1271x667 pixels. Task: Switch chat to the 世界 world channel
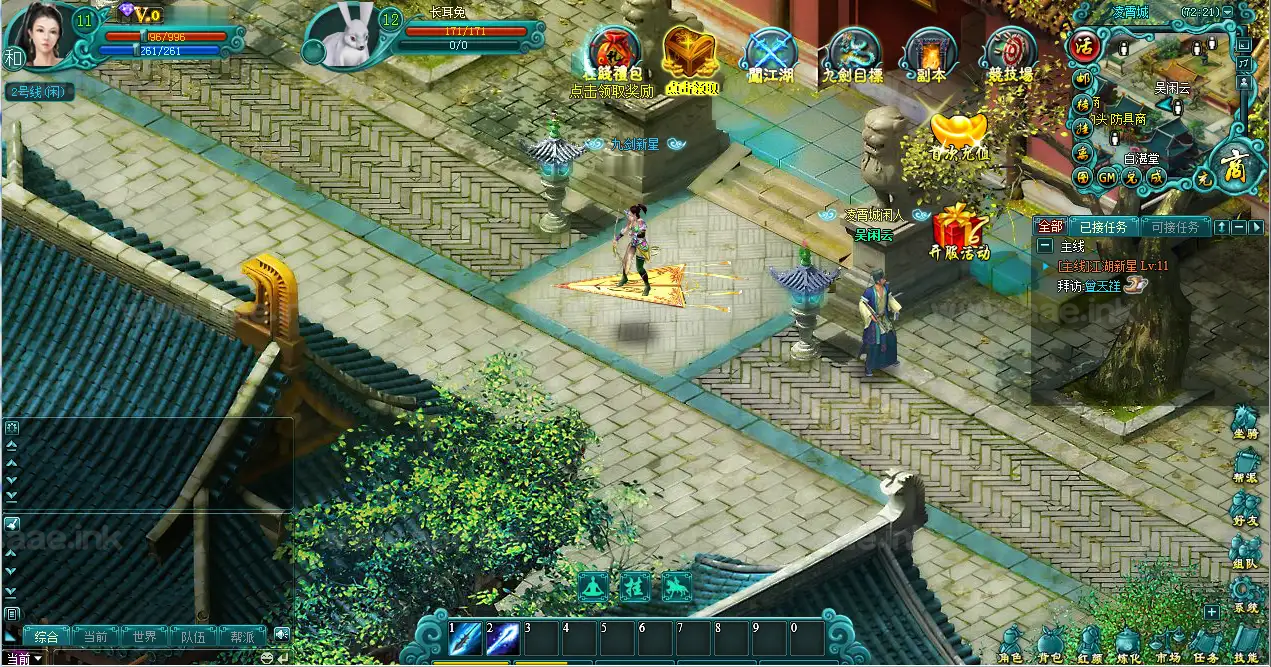[144, 637]
